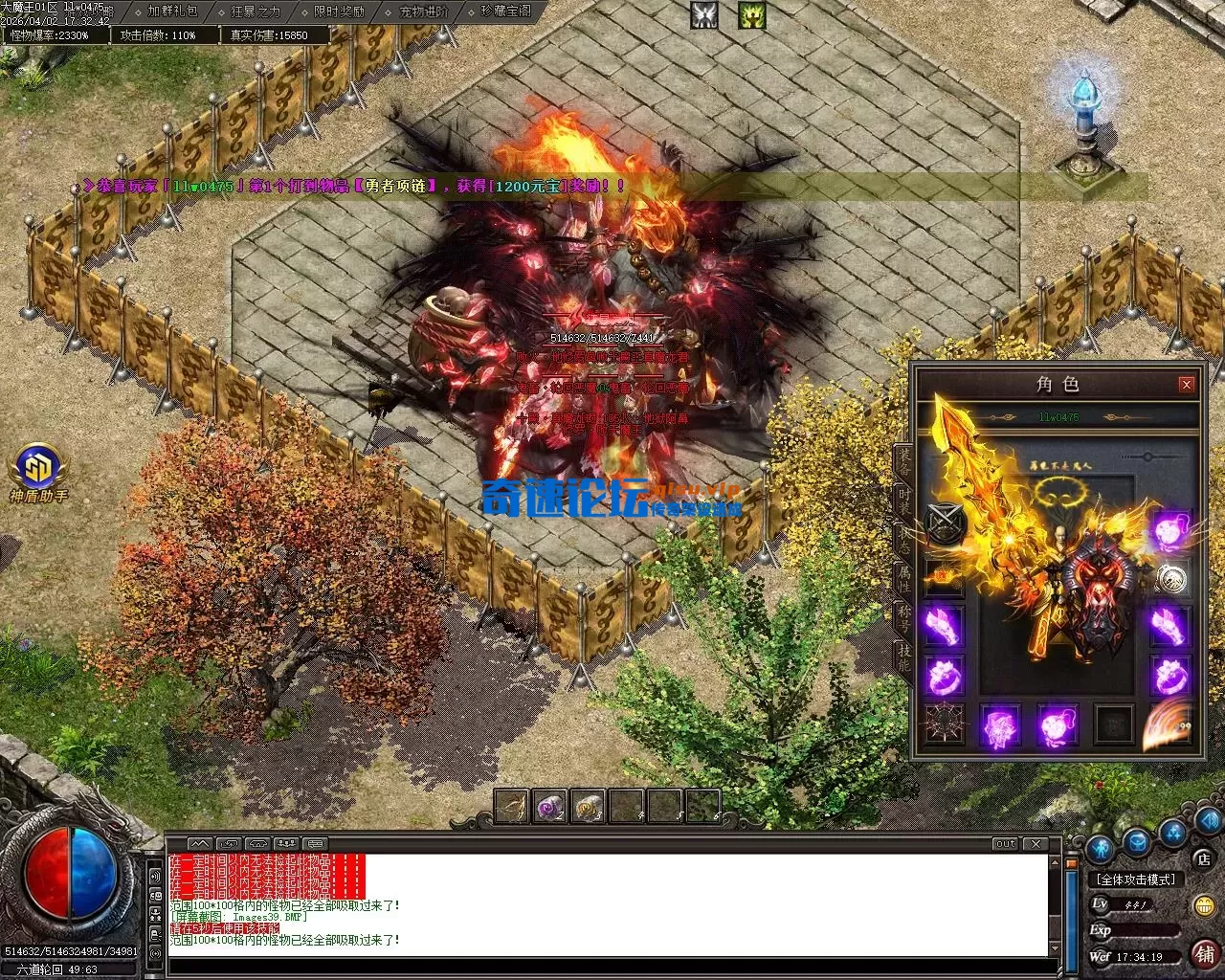
Task: Open the 狂暴之力 menu
Action: [256, 11]
